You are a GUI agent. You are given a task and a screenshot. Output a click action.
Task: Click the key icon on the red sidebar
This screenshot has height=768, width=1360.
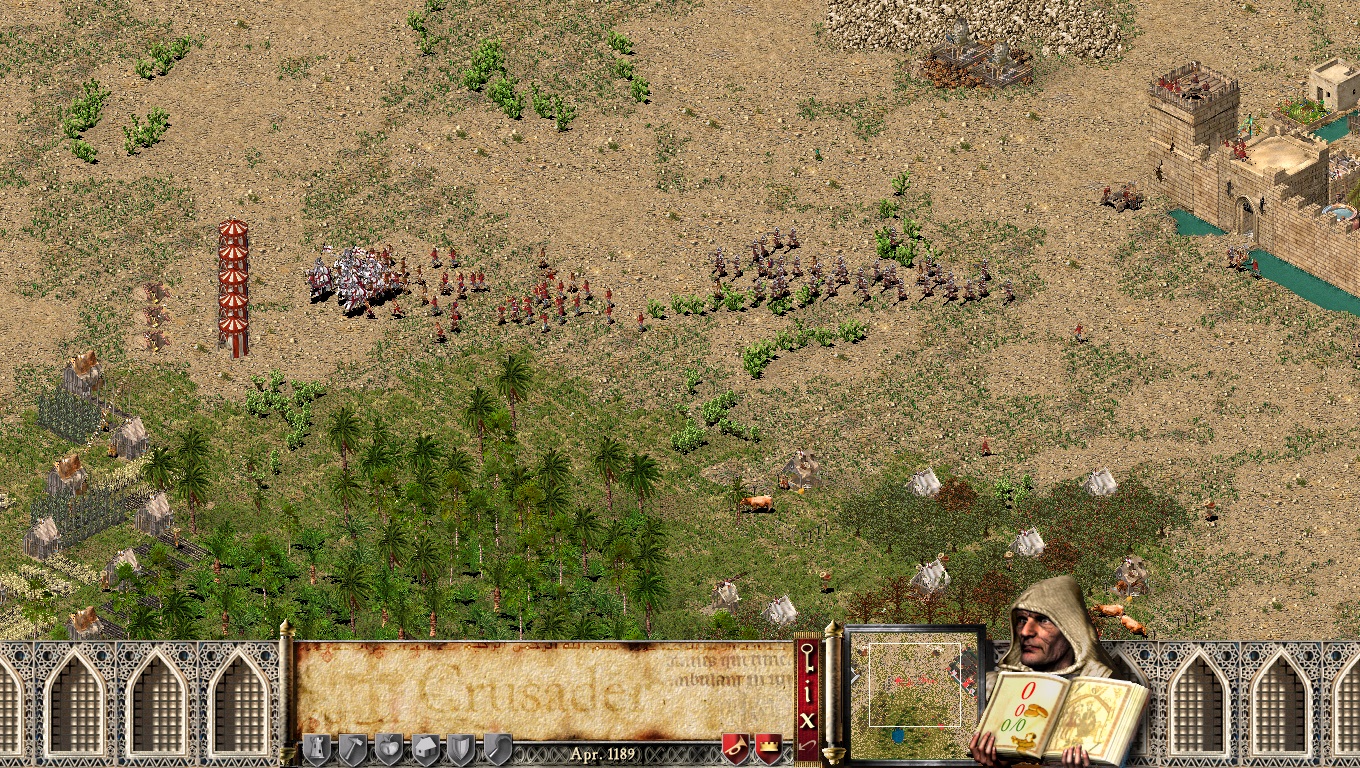(808, 658)
